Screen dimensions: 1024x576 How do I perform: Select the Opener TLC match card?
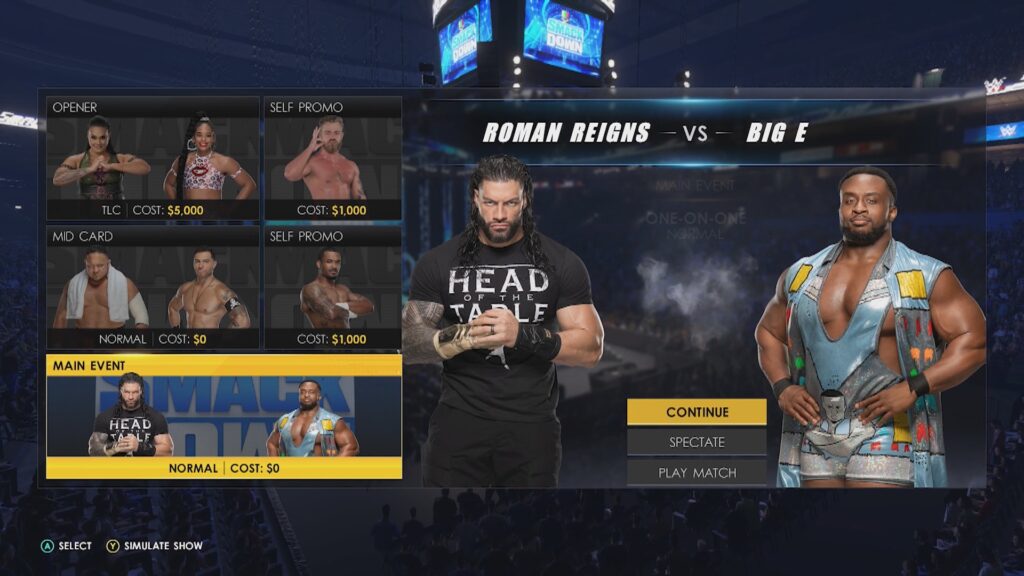pos(153,158)
